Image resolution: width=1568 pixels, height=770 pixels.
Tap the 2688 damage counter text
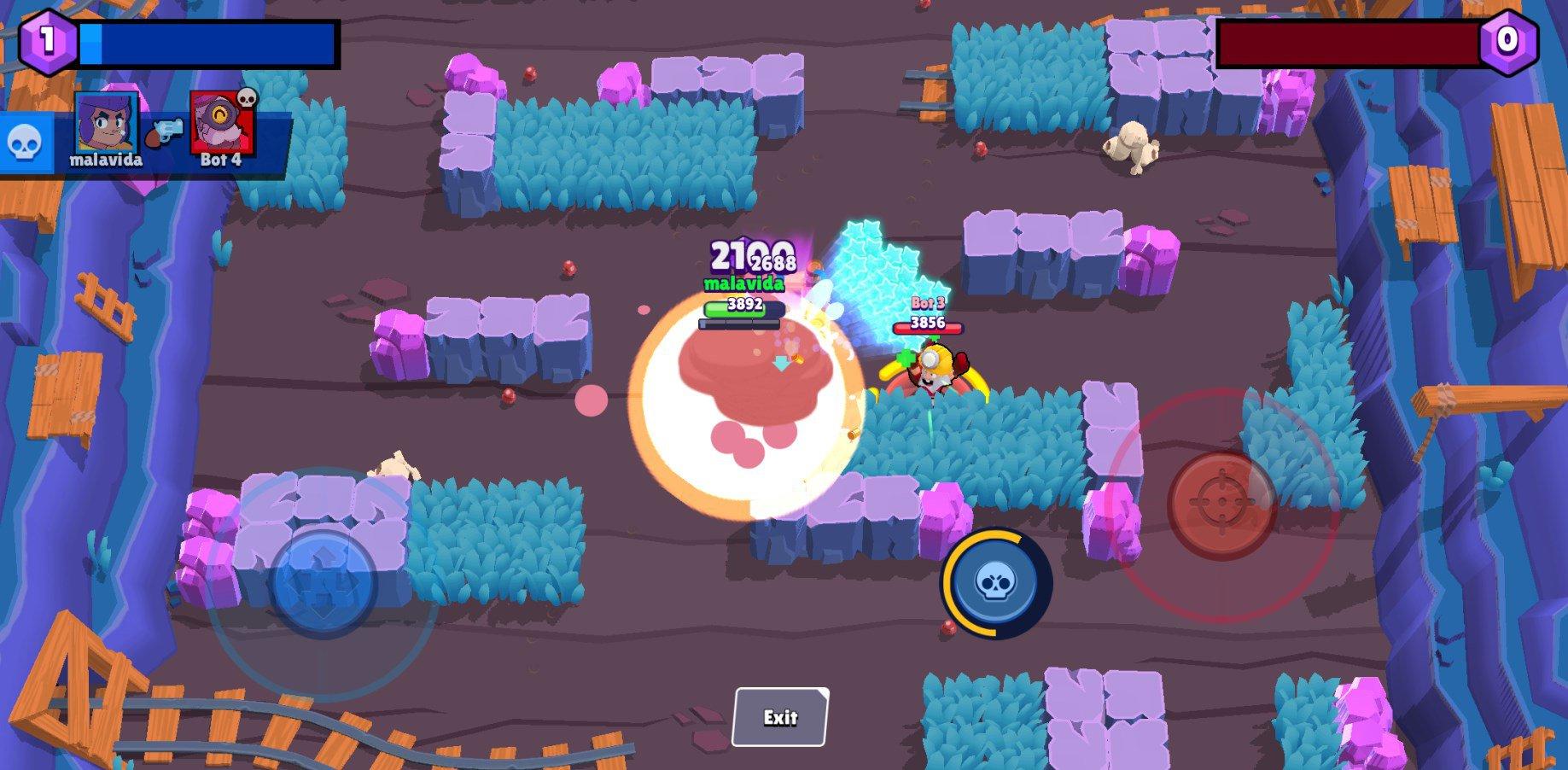tap(774, 262)
